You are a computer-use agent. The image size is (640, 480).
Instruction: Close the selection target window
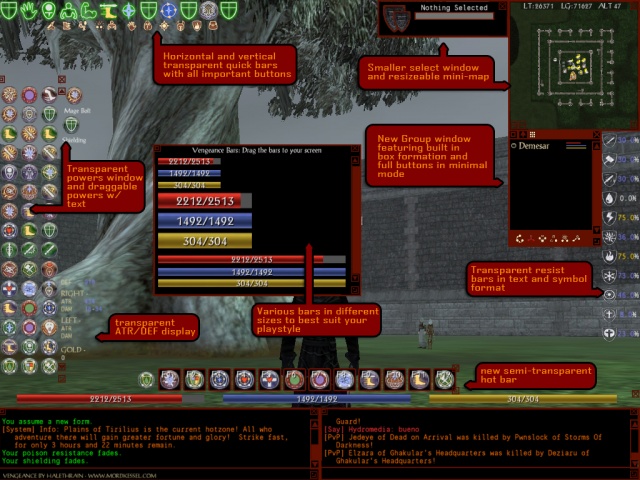coord(502,7)
